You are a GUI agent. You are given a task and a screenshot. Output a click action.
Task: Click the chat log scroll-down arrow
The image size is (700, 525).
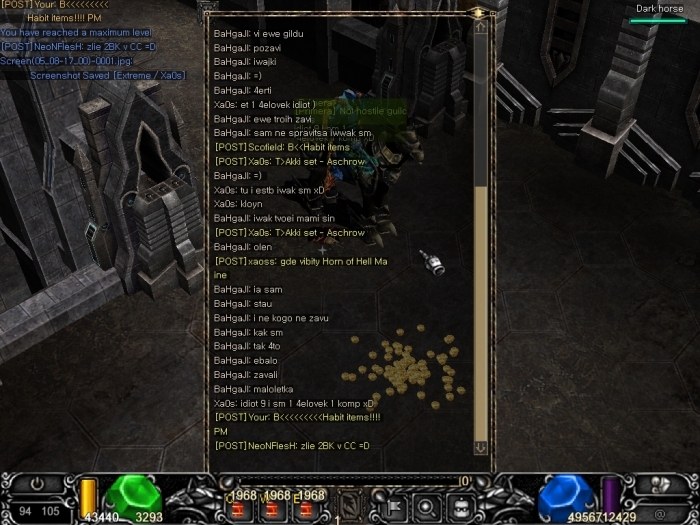[x=481, y=448]
